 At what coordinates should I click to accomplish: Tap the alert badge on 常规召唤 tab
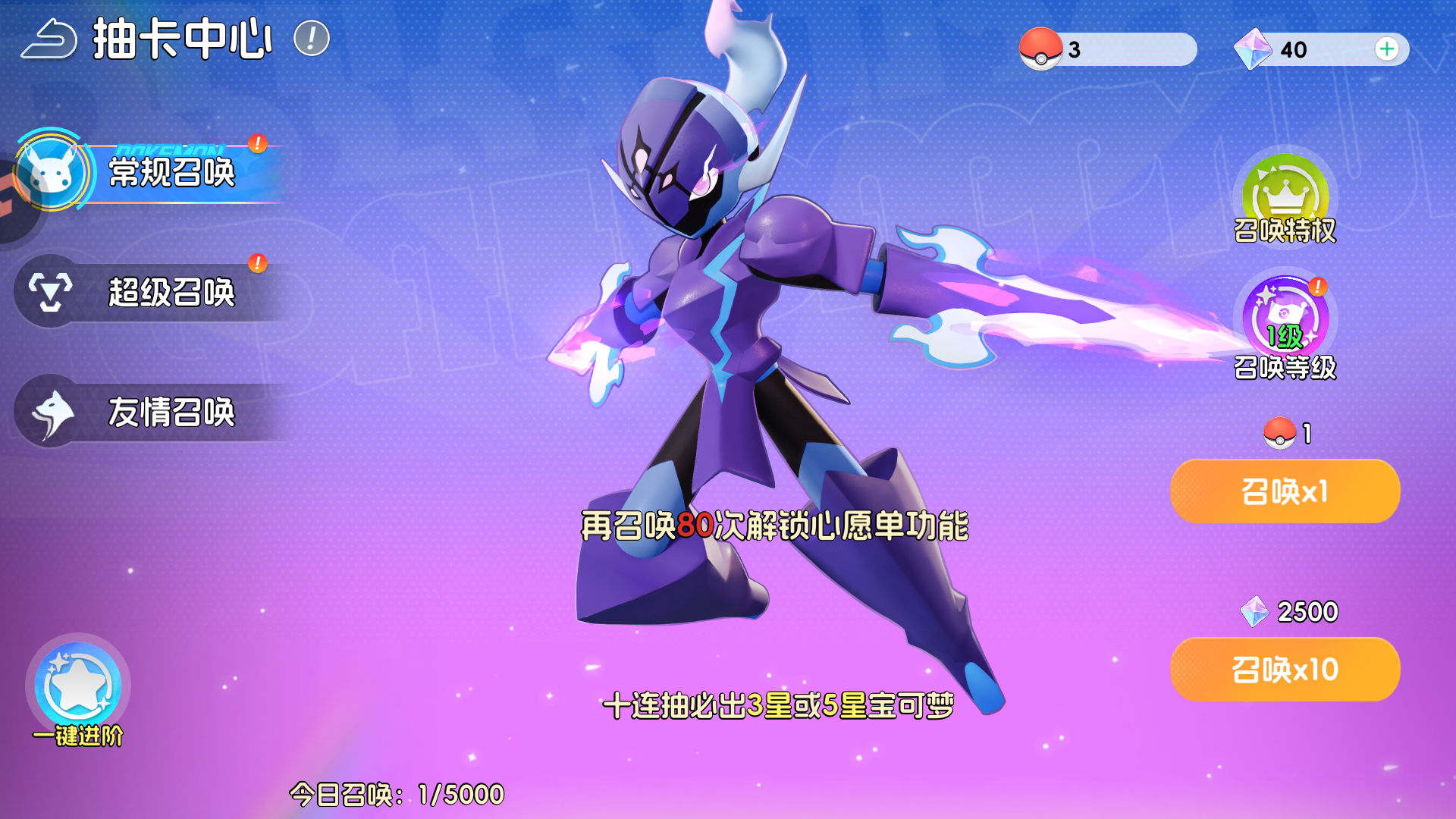[256, 143]
